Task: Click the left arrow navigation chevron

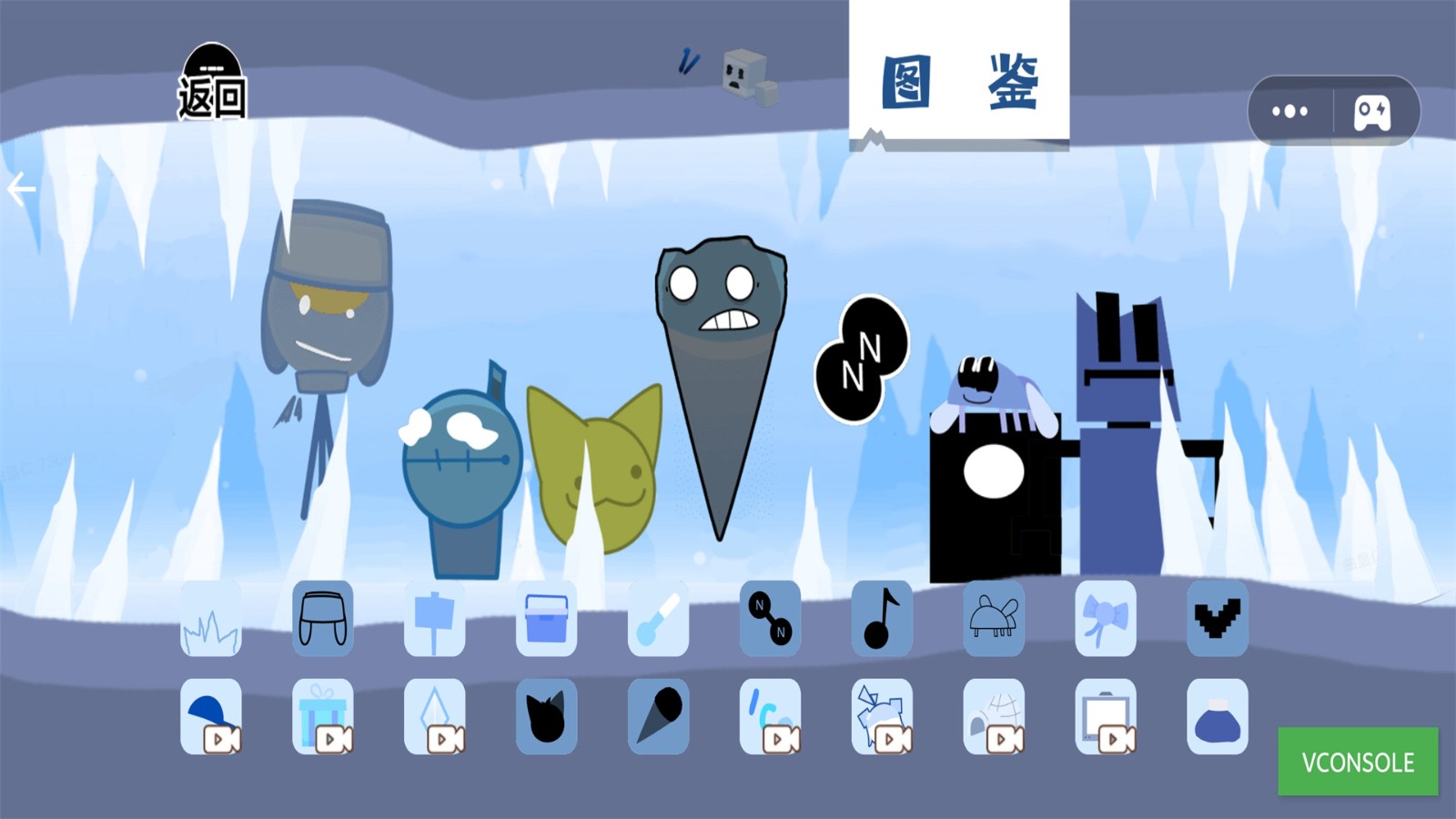Action: [x=20, y=187]
